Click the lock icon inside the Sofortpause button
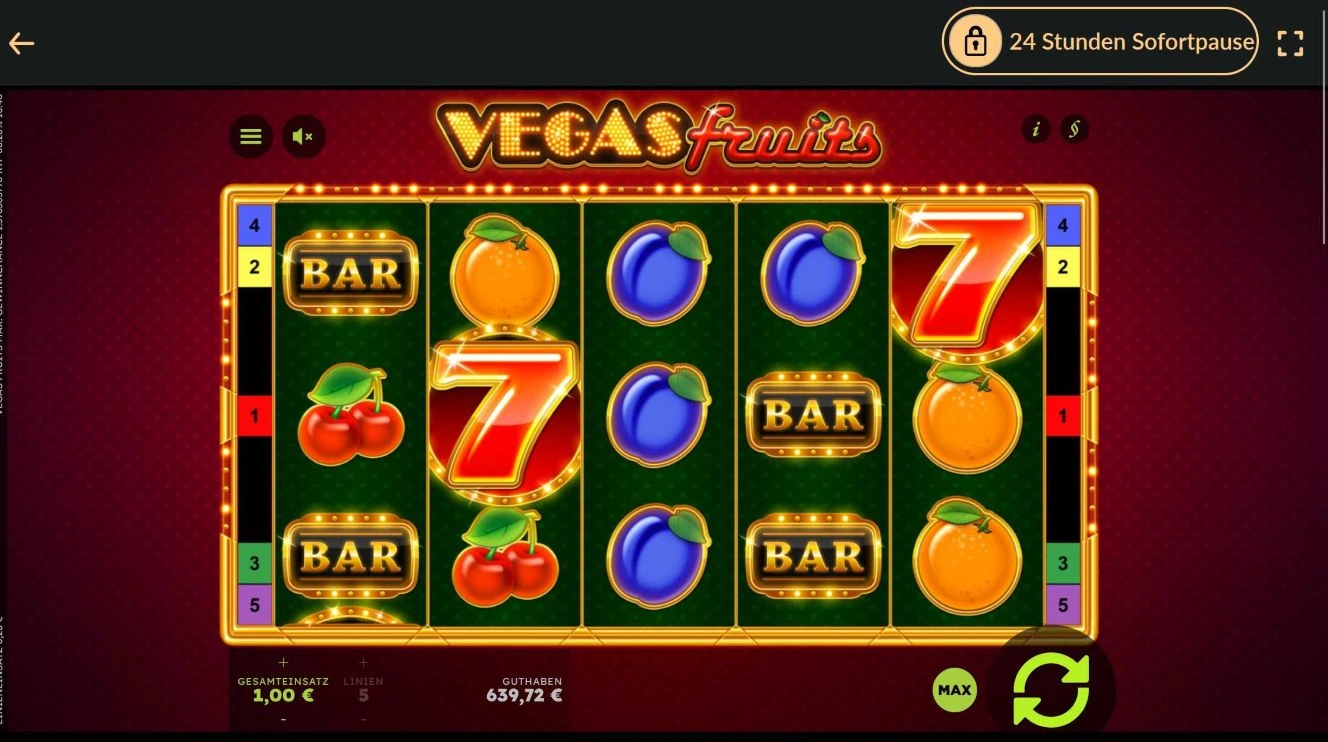This screenshot has height=742, width=1328. click(973, 42)
